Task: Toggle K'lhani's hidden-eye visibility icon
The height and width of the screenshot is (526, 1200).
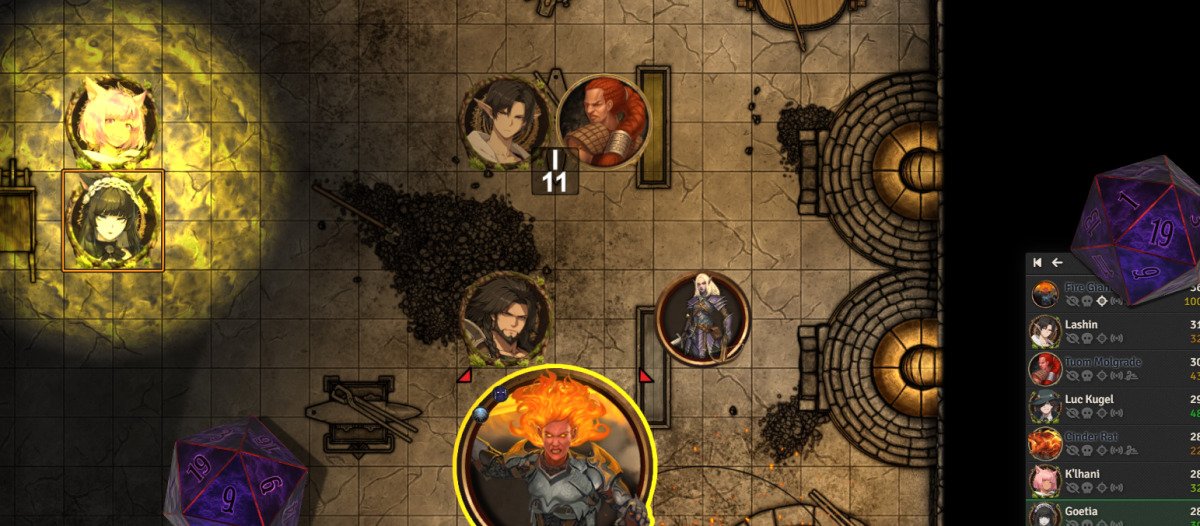Action: click(1072, 488)
